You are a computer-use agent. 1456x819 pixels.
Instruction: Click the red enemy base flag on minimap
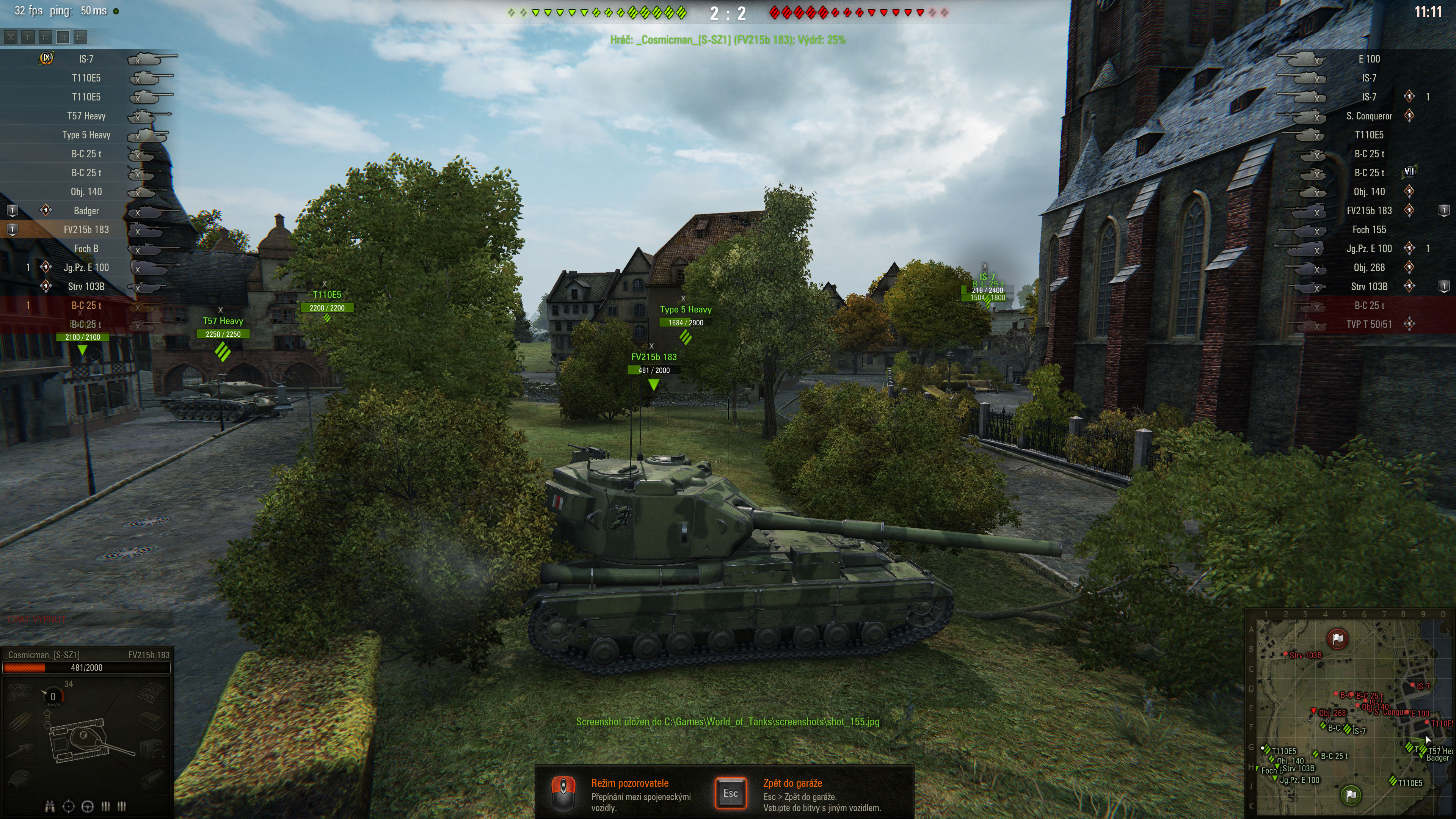[x=1337, y=639]
